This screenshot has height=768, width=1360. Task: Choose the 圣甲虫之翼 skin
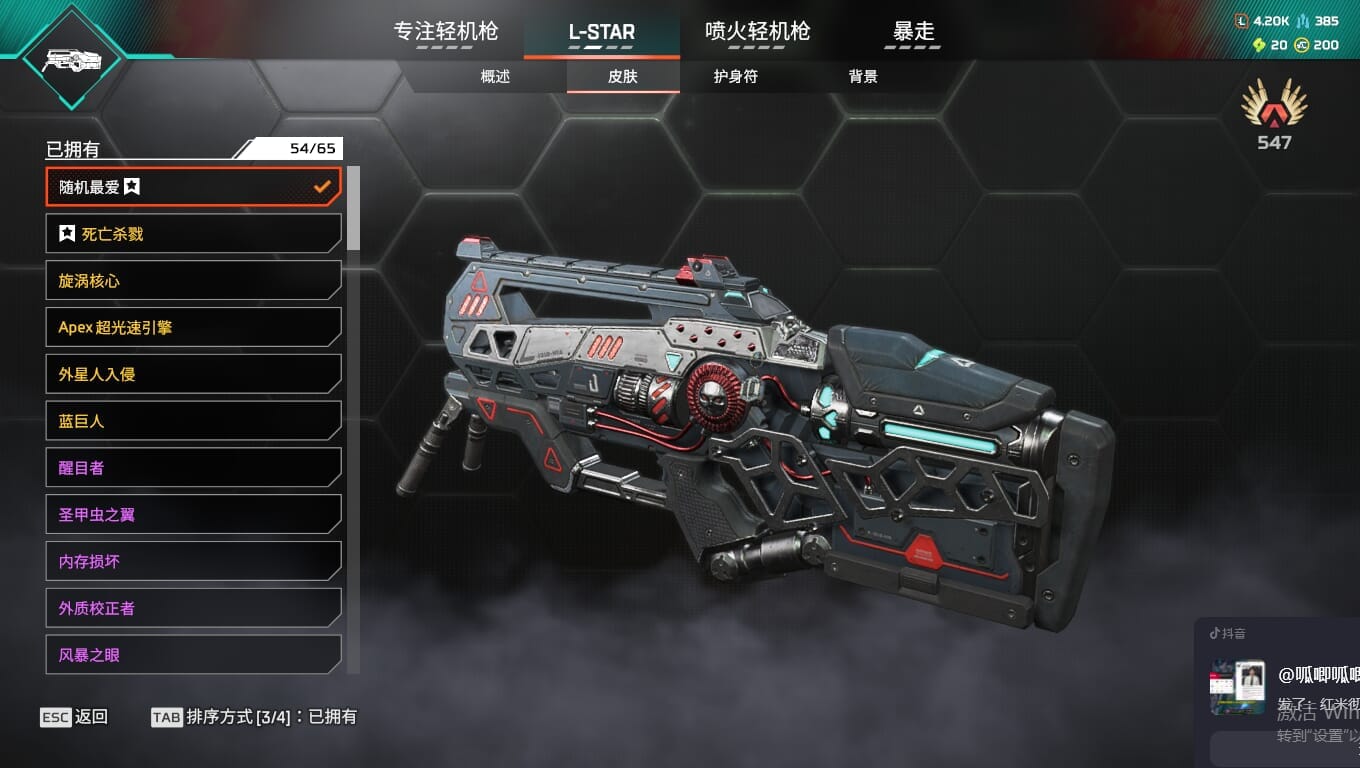[194, 515]
